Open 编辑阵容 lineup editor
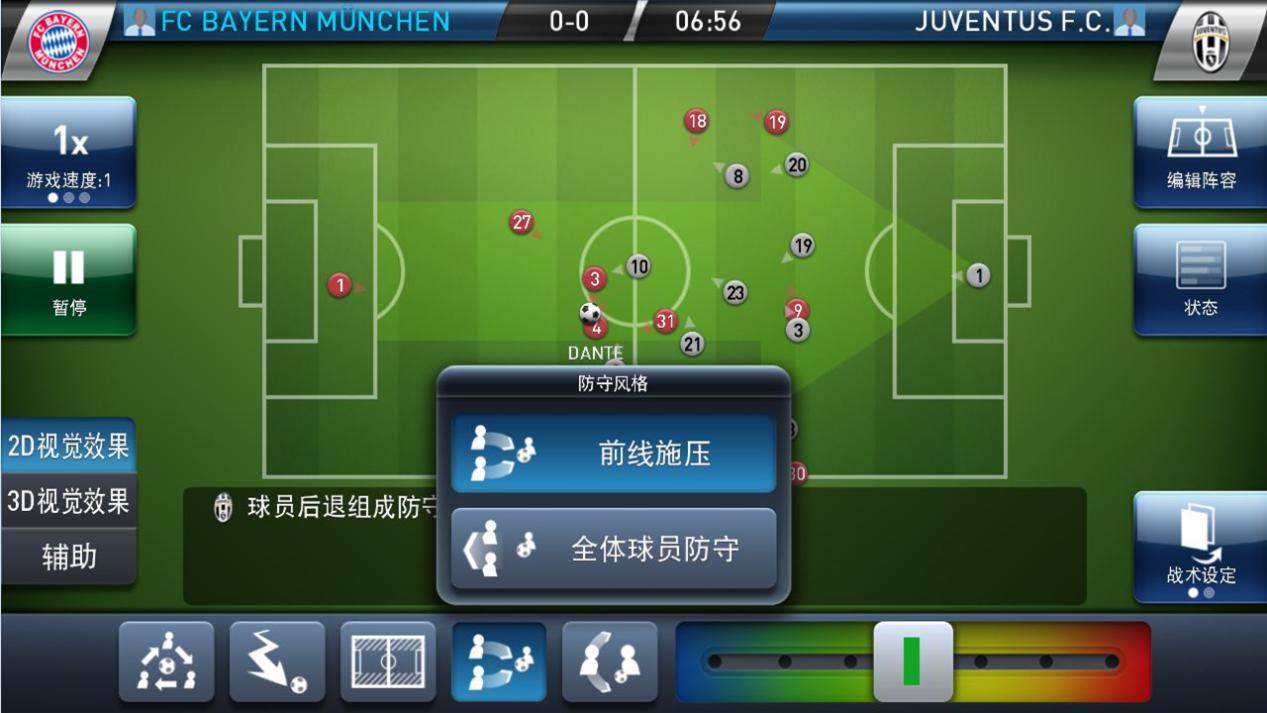The height and width of the screenshot is (713, 1267). [x=1200, y=153]
